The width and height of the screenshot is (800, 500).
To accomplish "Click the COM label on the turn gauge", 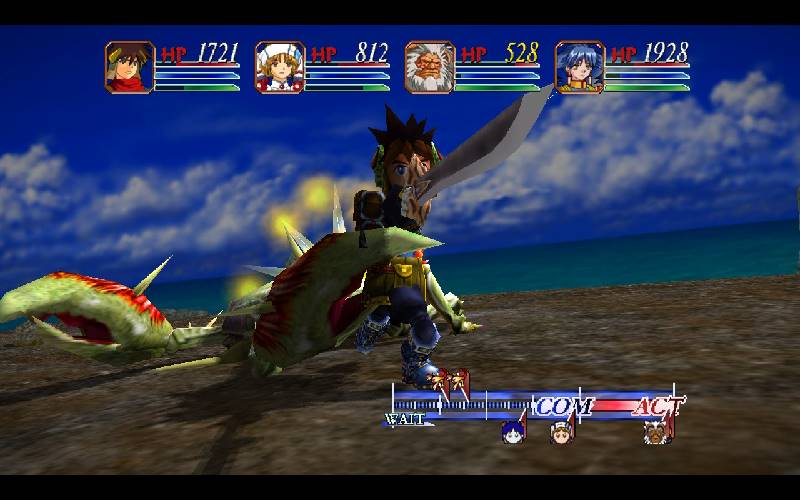I will coord(564,406).
